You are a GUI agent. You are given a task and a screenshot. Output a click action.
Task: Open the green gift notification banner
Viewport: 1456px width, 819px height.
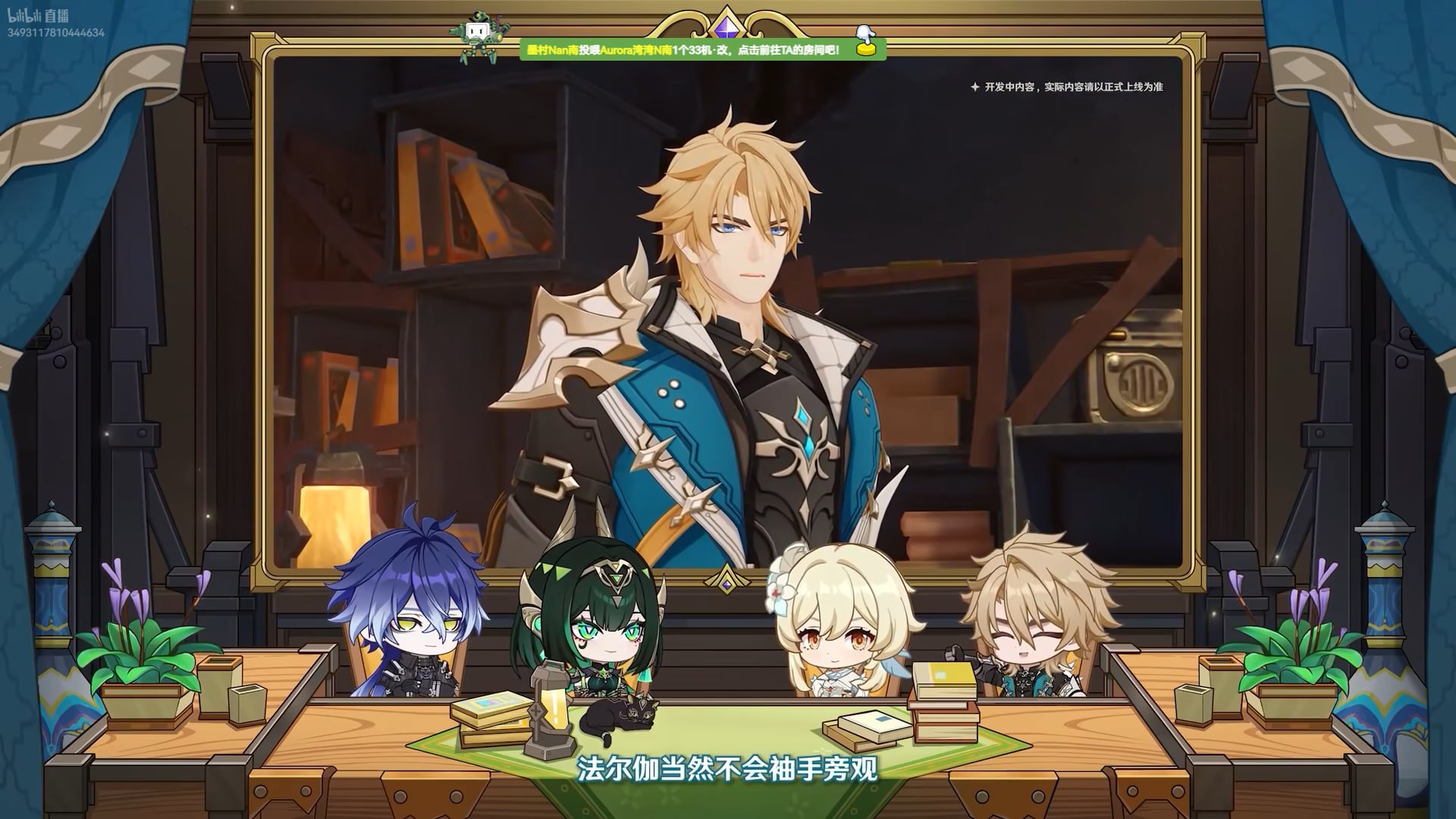682,50
